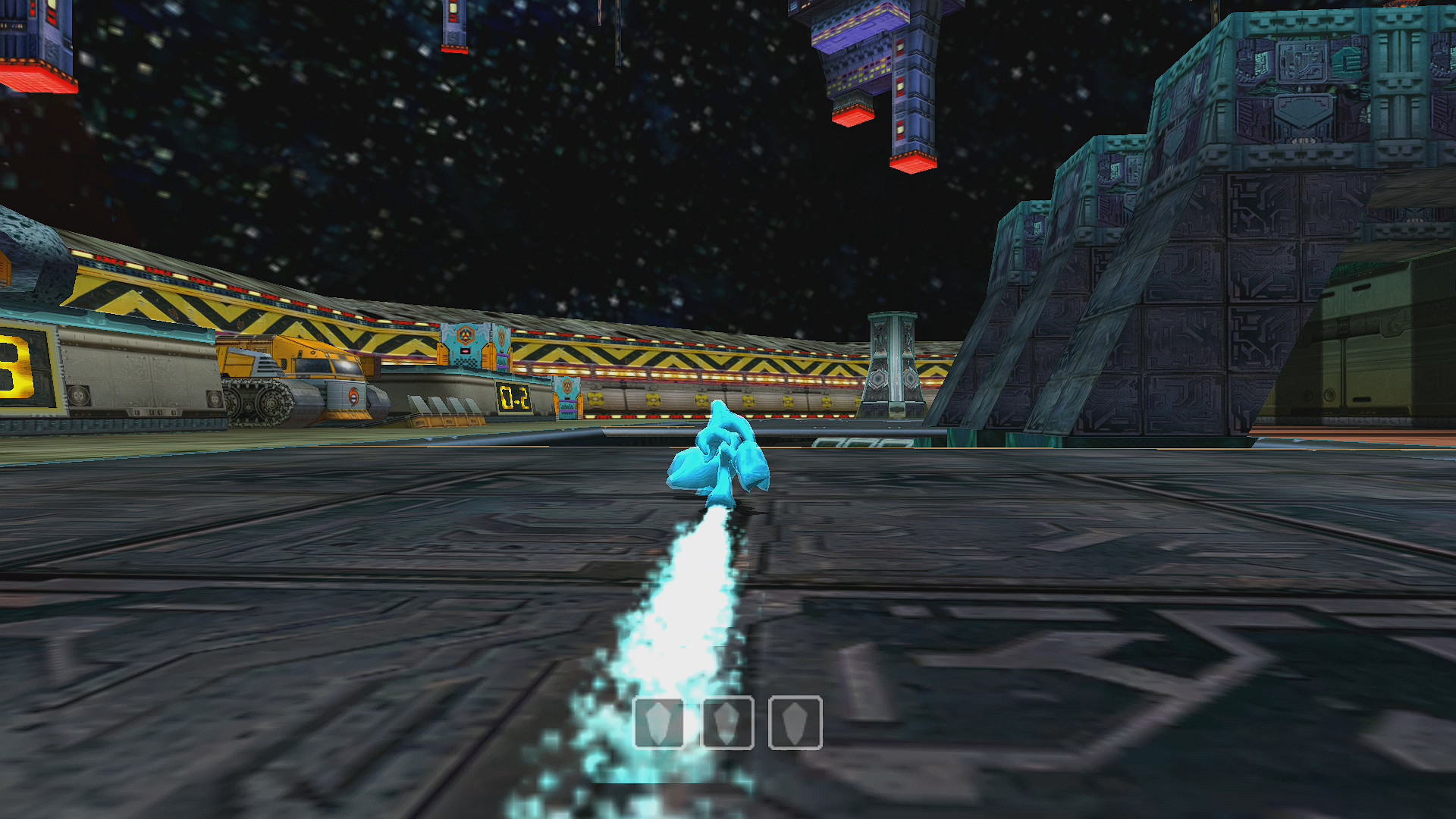This screenshot has width=1456, height=819.
Task: Click the pink glowing slot on the teal panel
Action: tap(465, 351)
